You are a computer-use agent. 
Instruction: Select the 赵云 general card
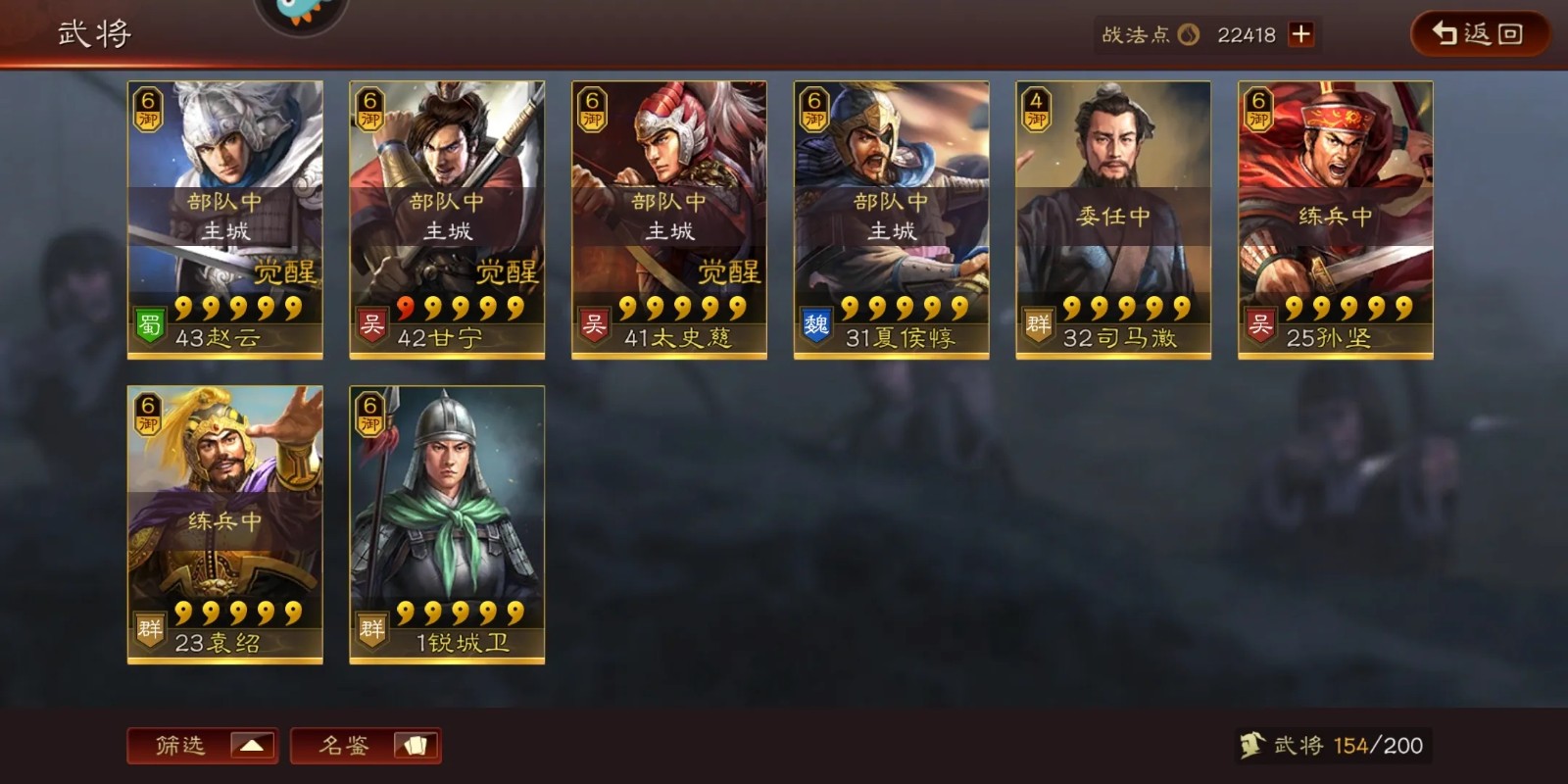[225, 220]
